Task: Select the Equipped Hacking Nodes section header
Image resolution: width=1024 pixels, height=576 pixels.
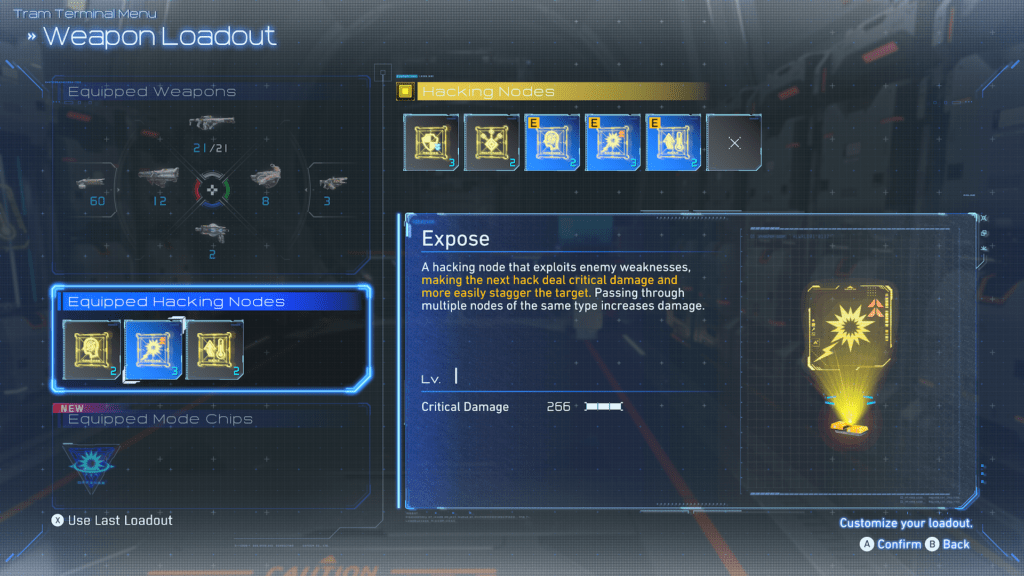Action: click(175, 301)
